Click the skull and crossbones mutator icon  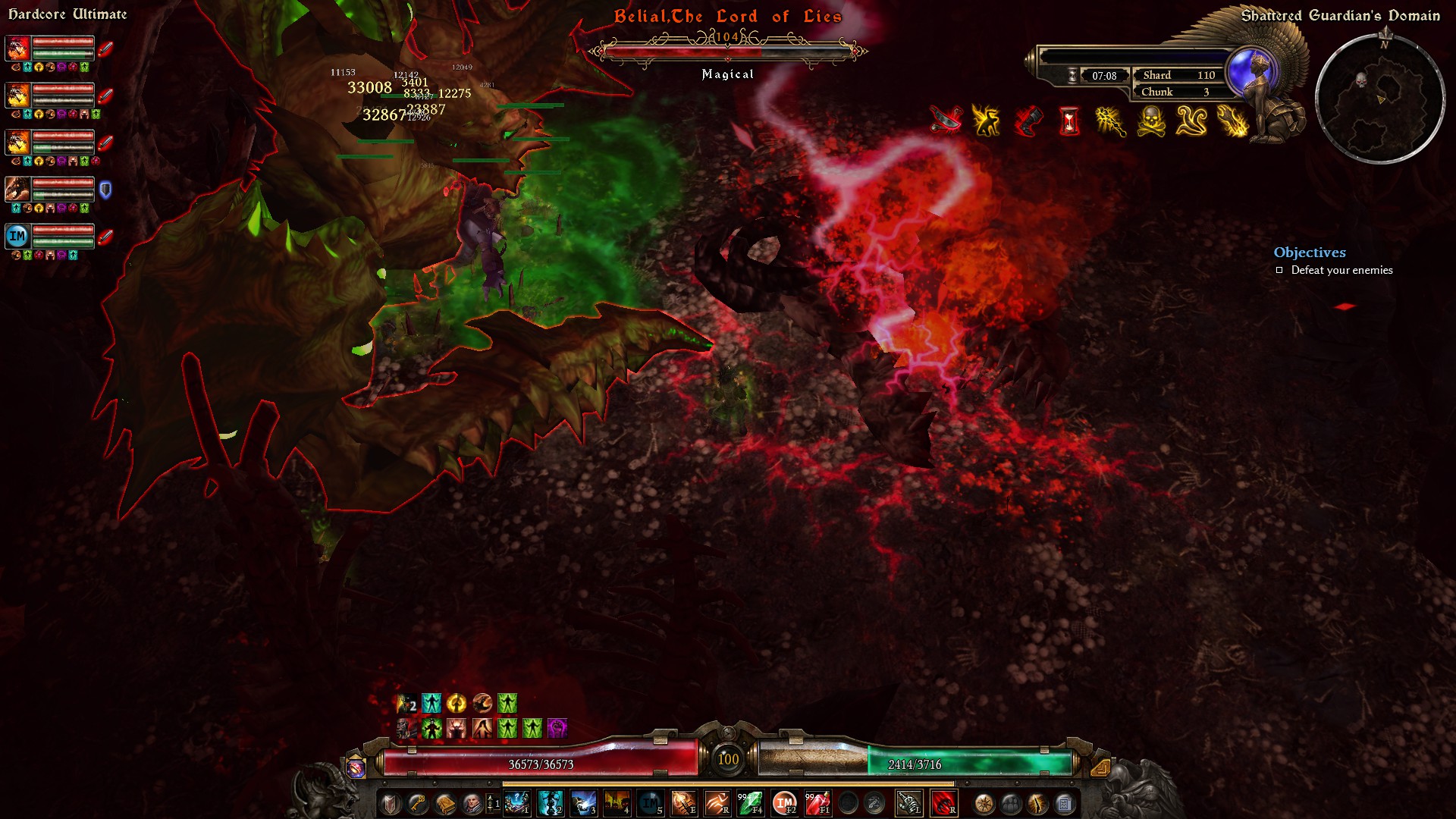[x=1150, y=121]
